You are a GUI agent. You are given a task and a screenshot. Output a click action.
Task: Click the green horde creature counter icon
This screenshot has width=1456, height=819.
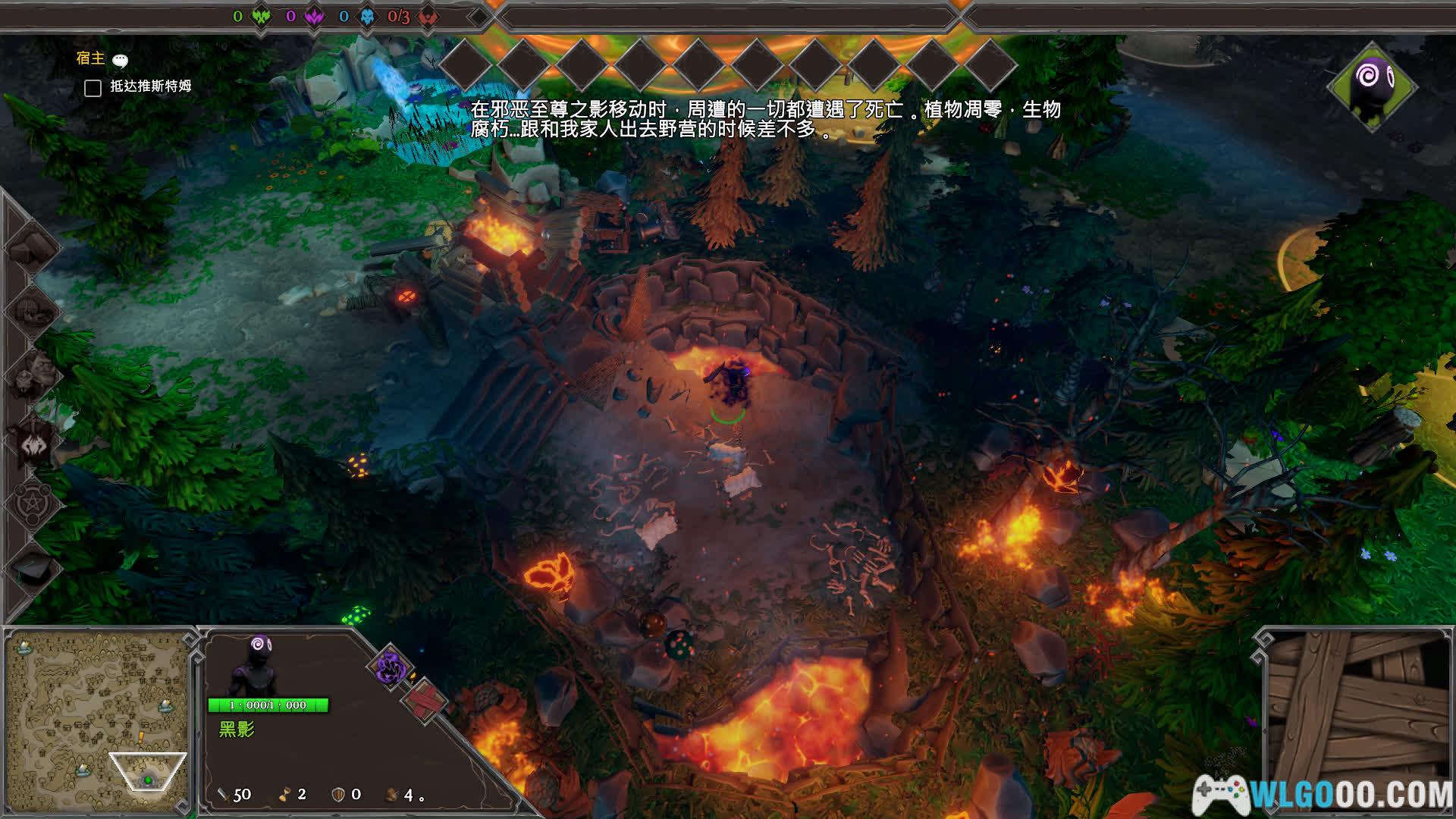tap(261, 16)
